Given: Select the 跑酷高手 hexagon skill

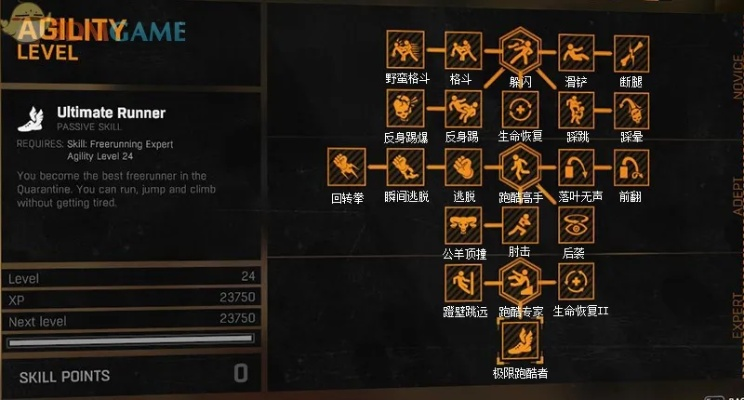Looking at the screenshot, I should 519,167.
